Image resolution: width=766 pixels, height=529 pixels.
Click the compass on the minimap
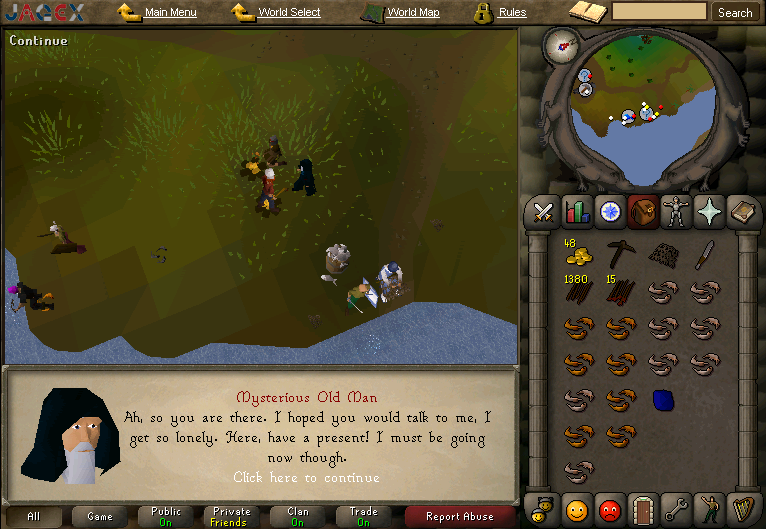pyautogui.click(x=563, y=45)
